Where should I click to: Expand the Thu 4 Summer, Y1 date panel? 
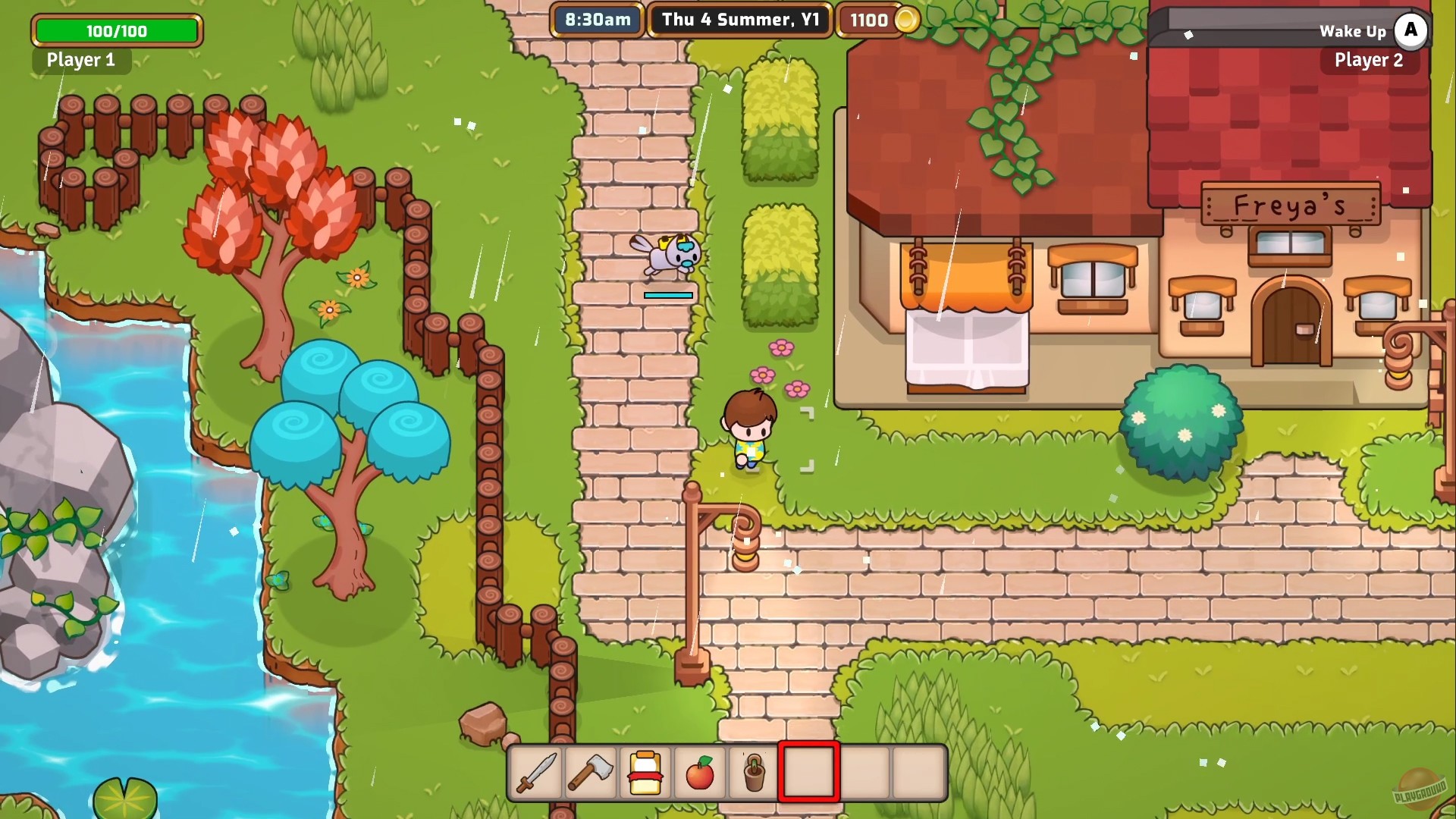tap(739, 20)
